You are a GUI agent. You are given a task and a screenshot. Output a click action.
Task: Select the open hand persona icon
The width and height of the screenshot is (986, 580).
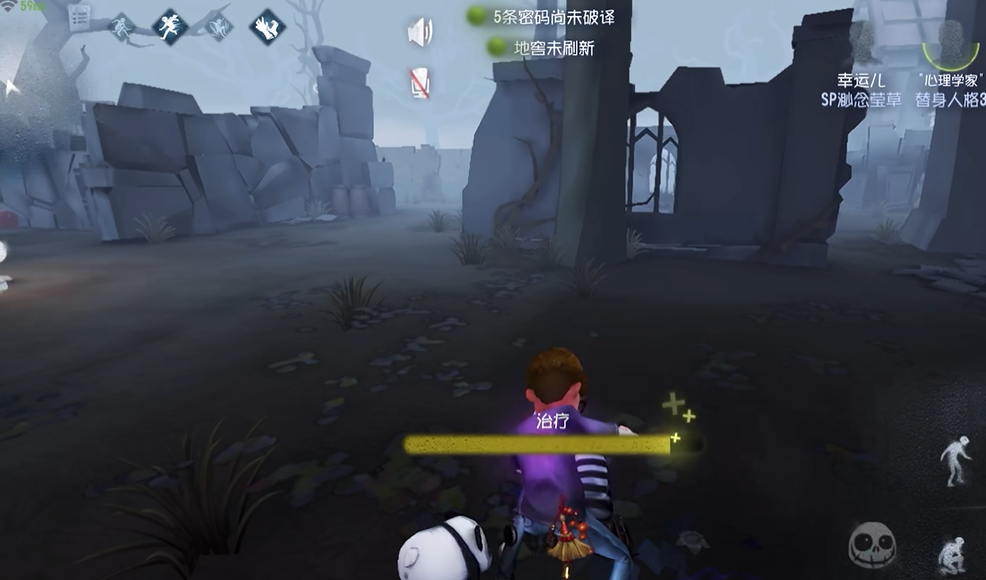(x=267, y=26)
